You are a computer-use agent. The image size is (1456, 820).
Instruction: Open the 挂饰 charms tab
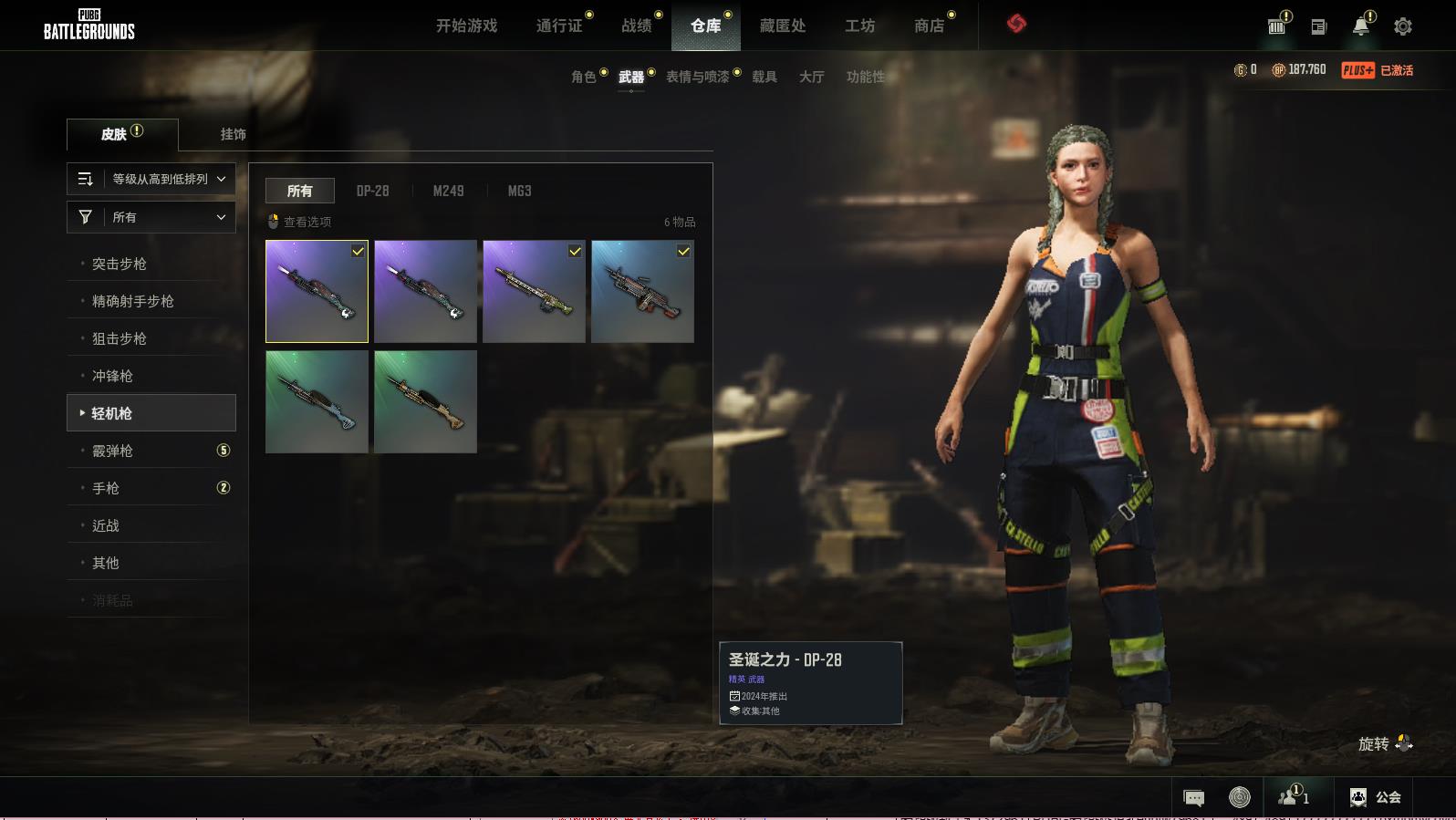point(233,134)
